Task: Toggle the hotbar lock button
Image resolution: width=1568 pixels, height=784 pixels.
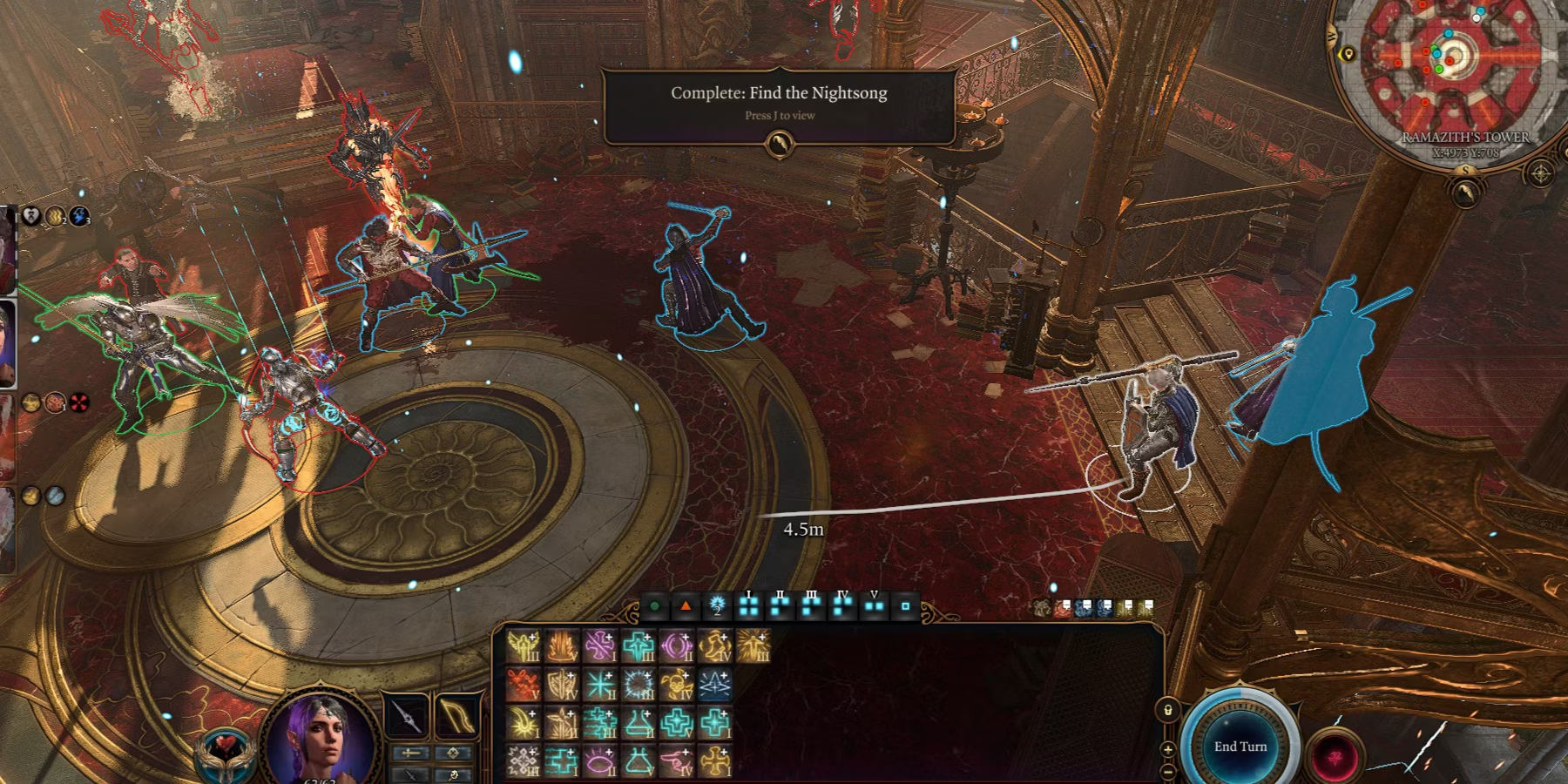Action: click(x=1167, y=710)
